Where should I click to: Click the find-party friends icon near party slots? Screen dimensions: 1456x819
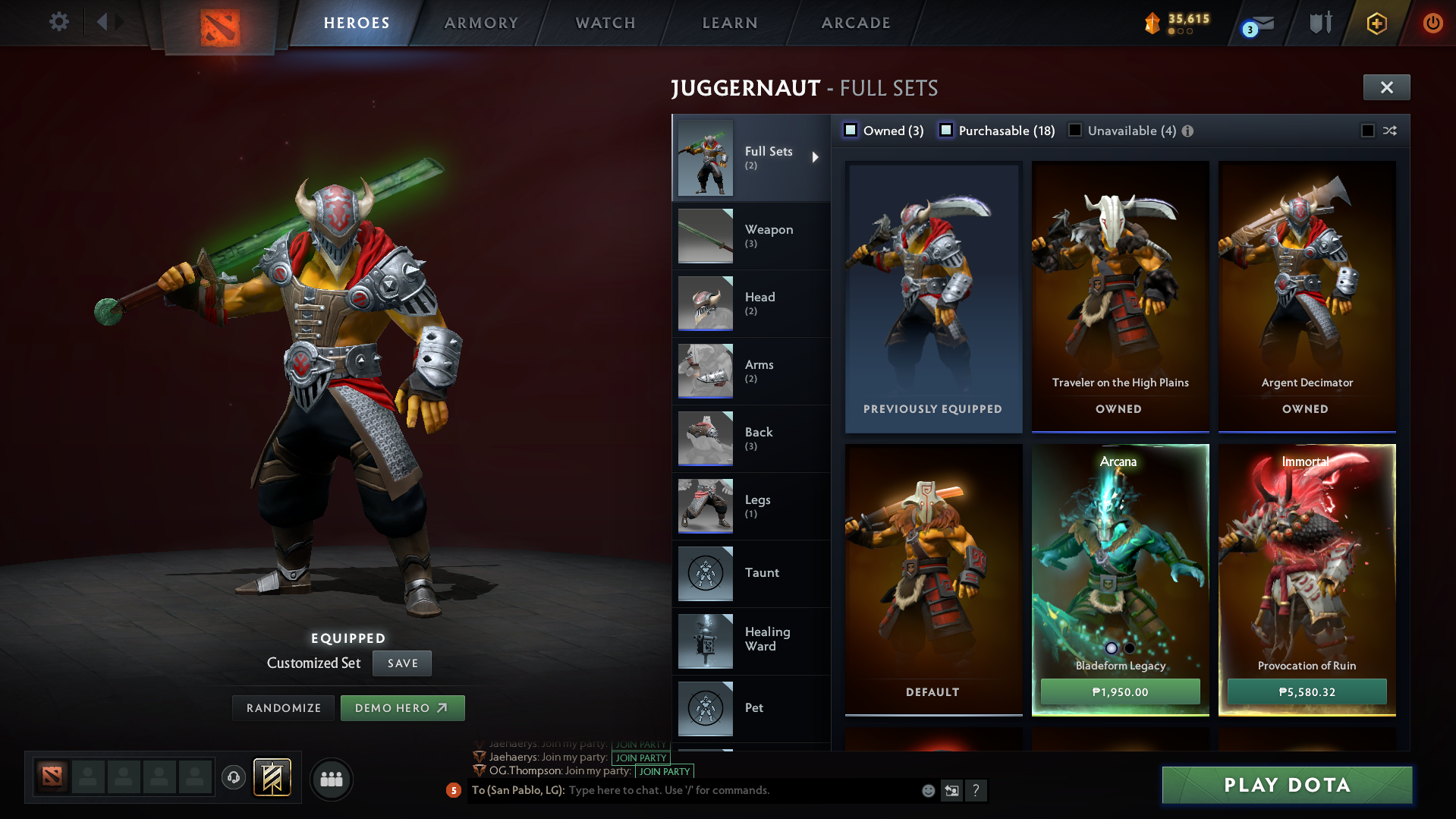point(332,779)
